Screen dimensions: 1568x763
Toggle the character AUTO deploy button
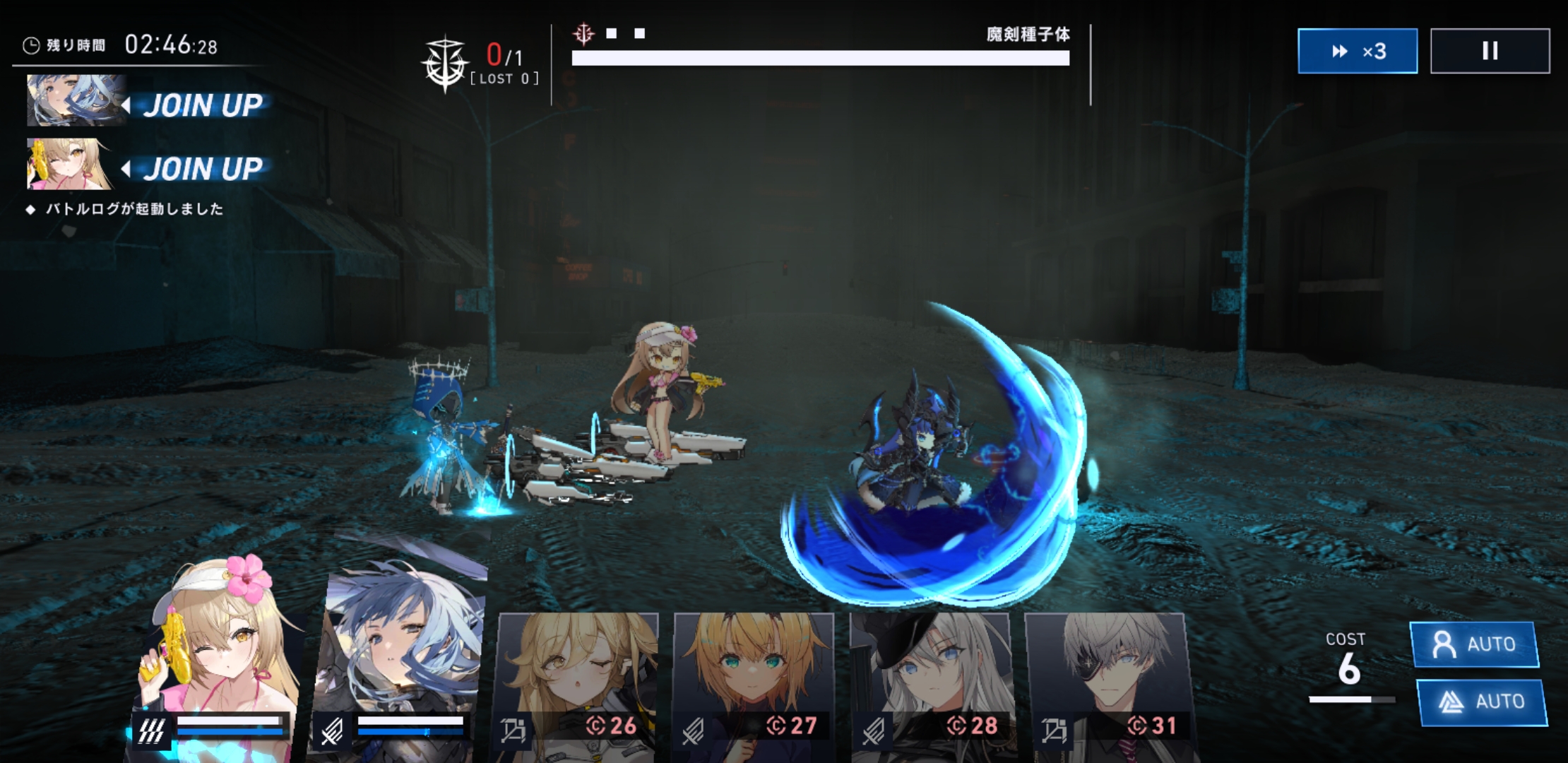(x=1475, y=644)
